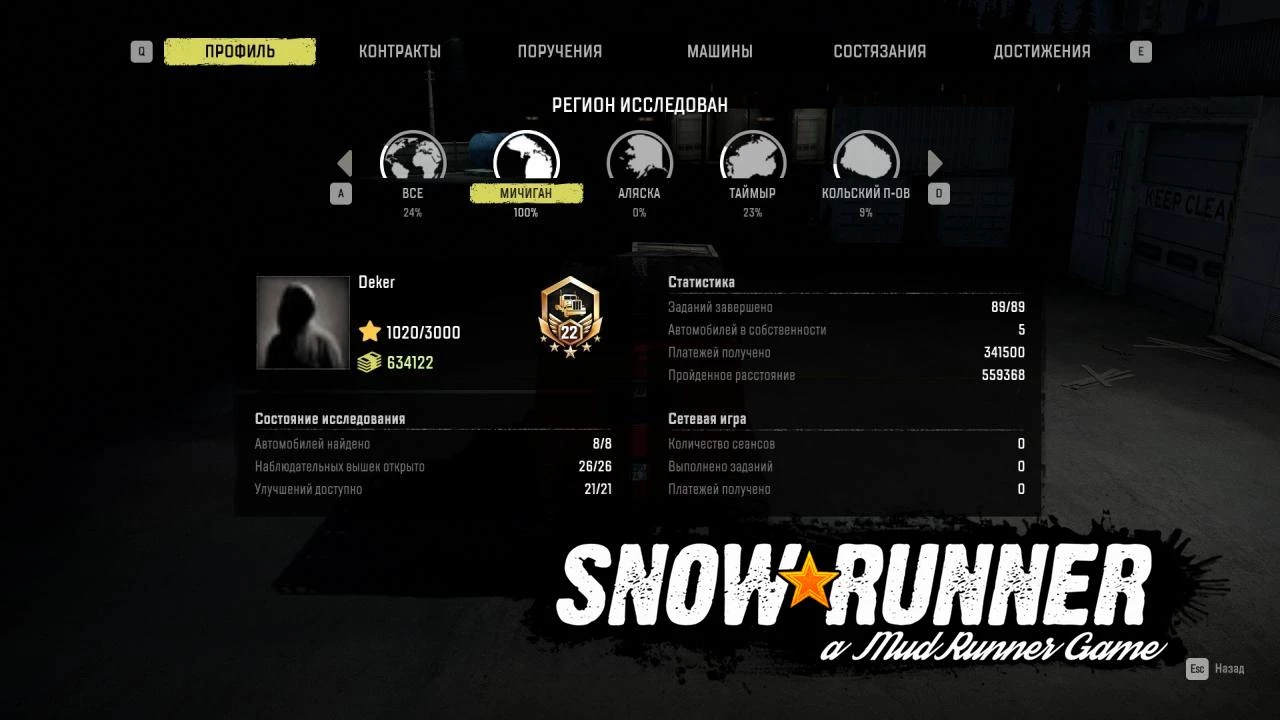Viewport: 1280px width, 720px height.
Task: Click the Deker profile avatar
Action: (302, 322)
